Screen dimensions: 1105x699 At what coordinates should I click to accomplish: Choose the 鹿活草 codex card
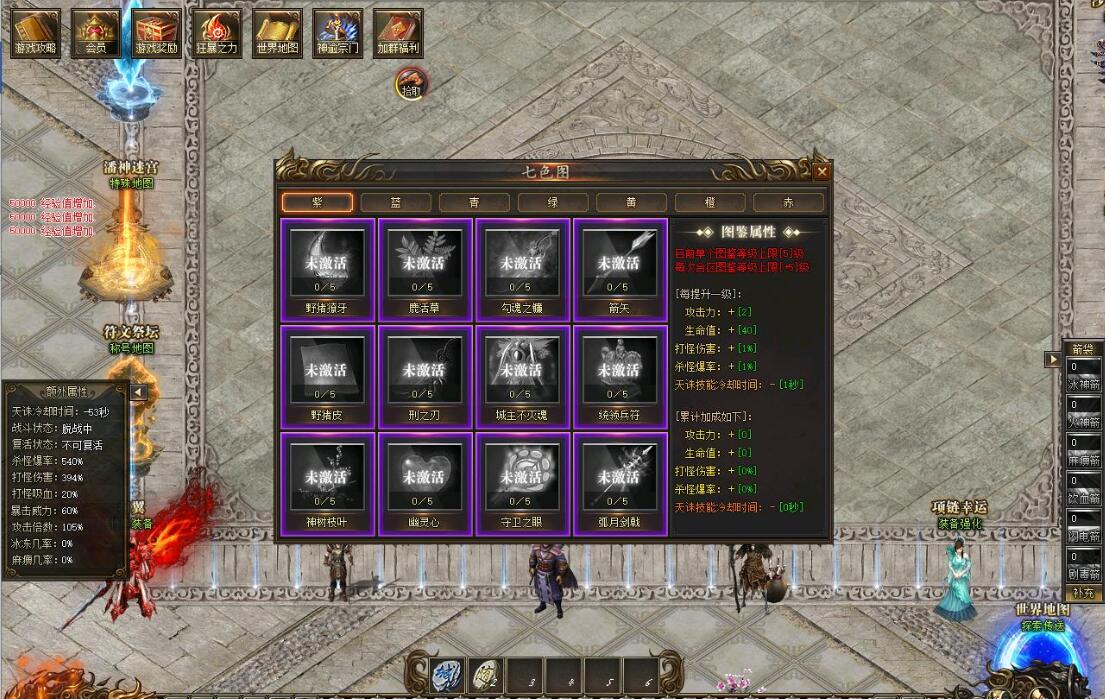[x=425, y=269]
